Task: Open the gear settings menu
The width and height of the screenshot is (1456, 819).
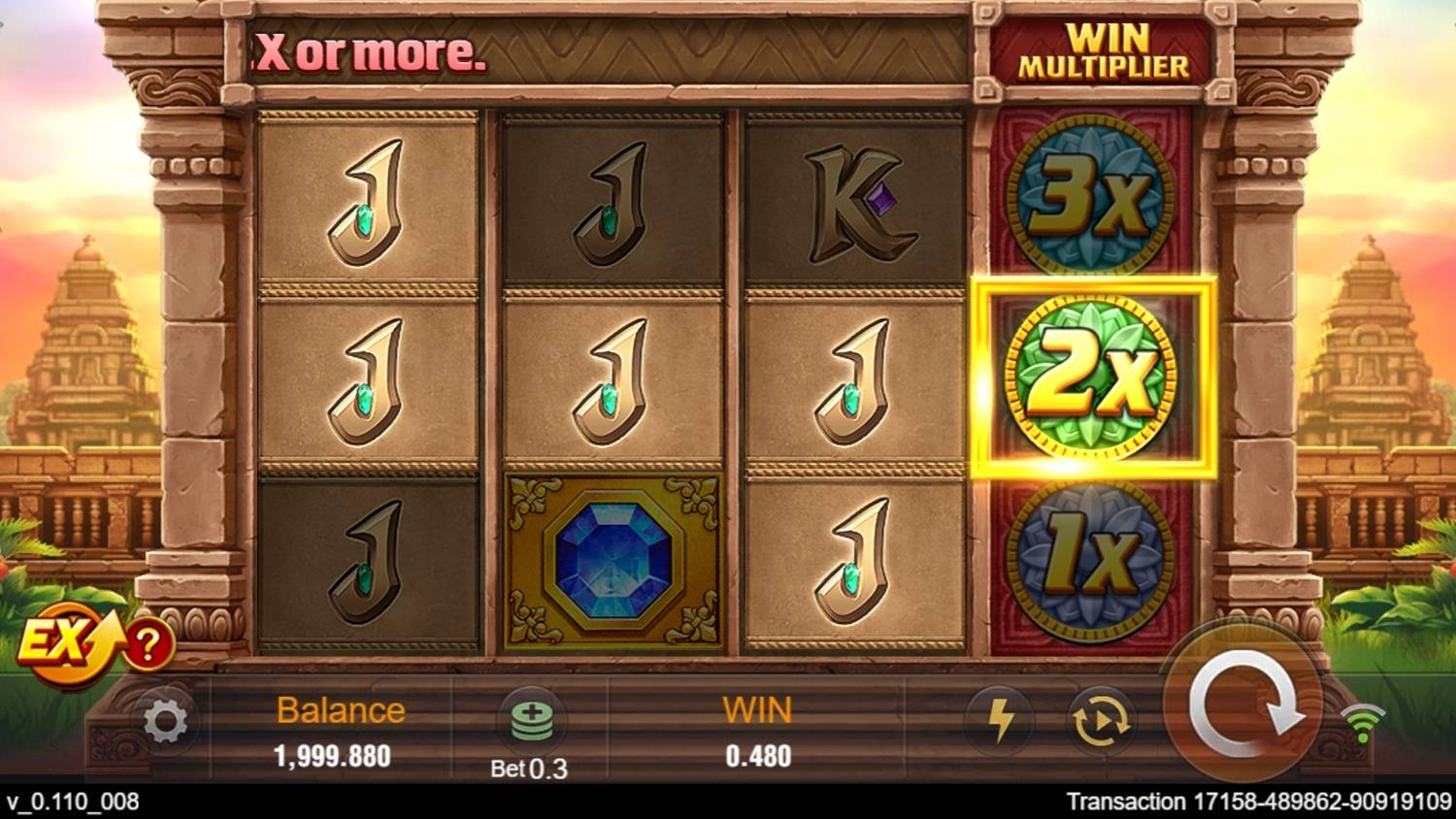Action: [x=165, y=722]
